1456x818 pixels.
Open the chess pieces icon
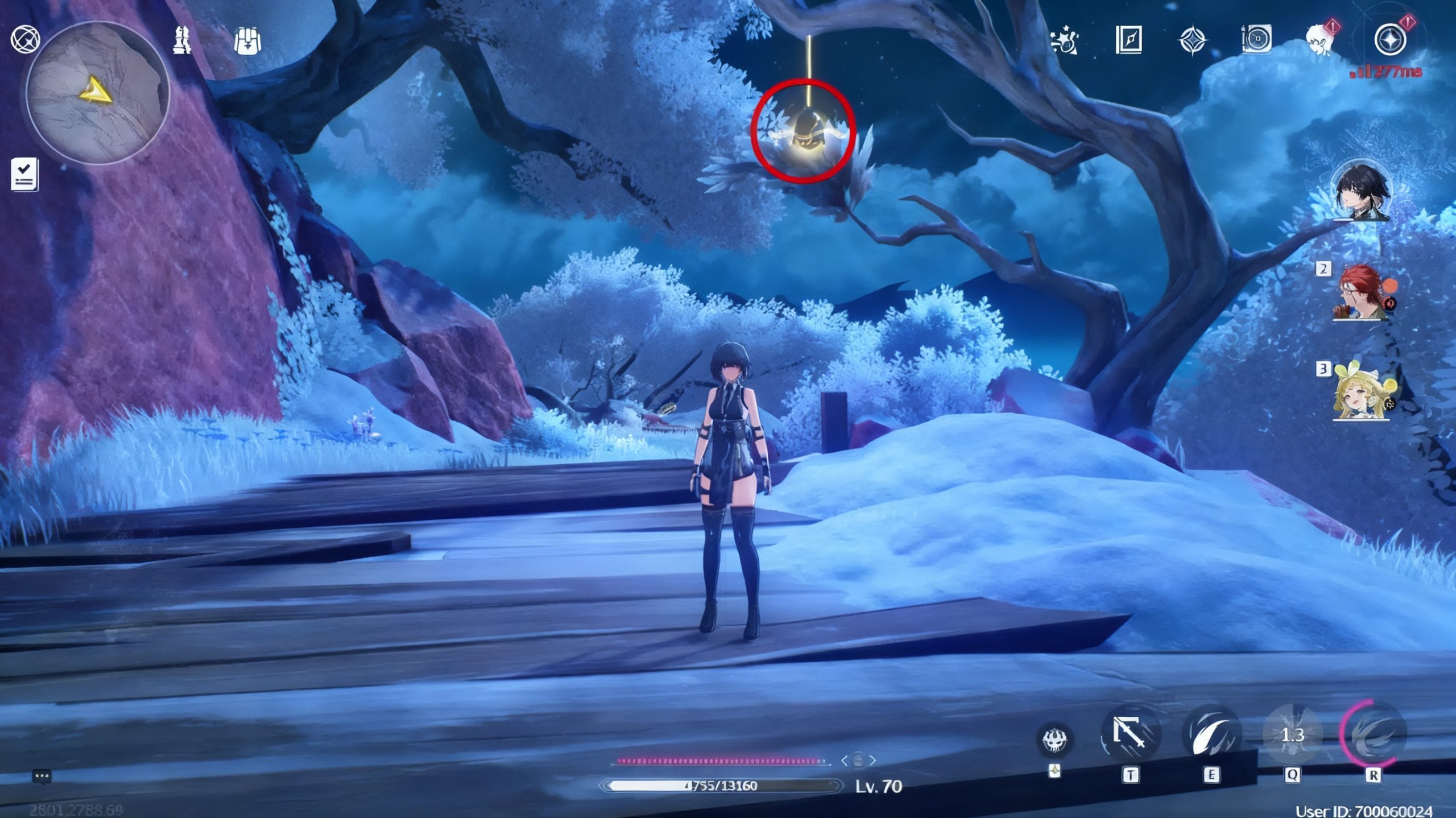(x=182, y=40)
